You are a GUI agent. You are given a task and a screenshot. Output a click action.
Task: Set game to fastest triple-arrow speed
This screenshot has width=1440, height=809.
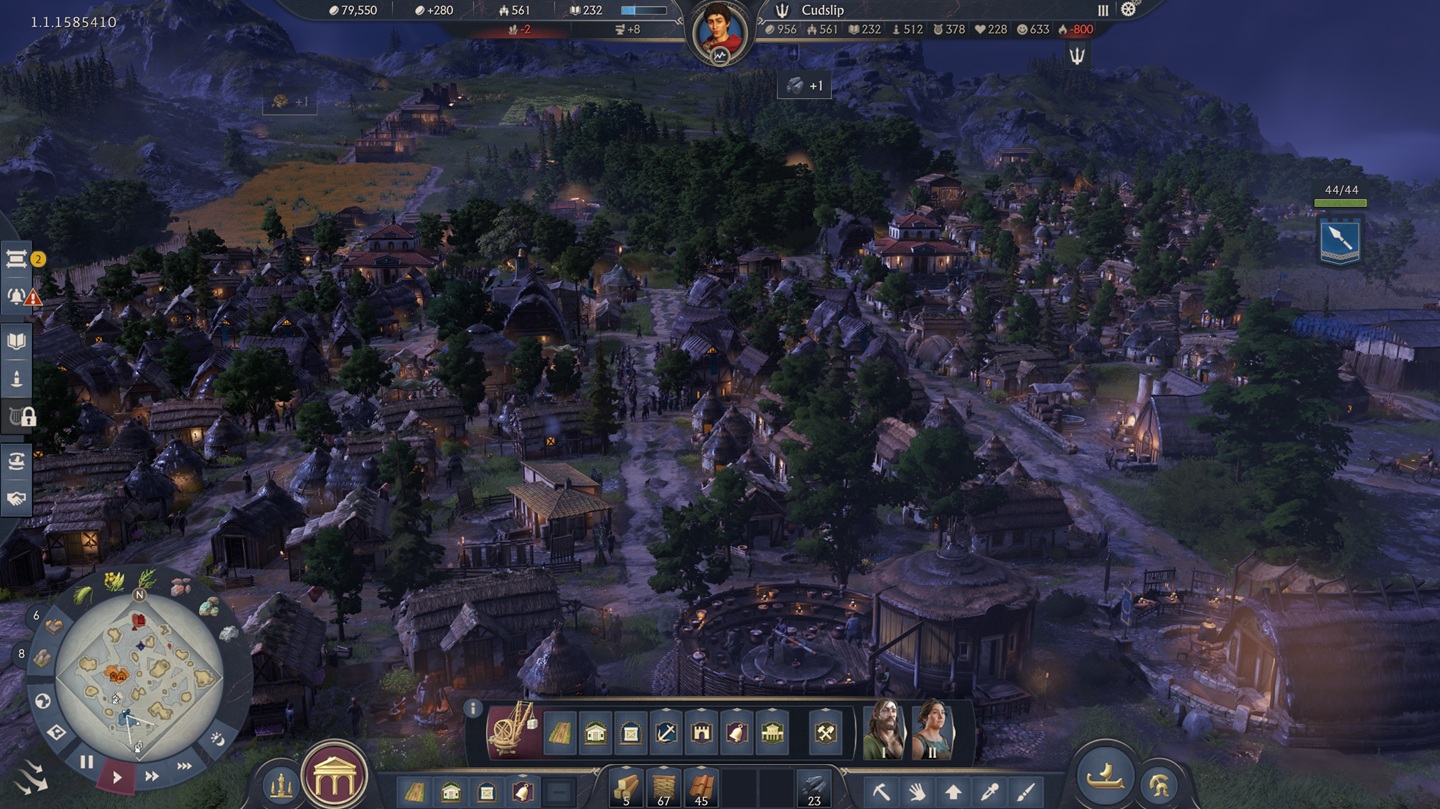tap(185, 767)
